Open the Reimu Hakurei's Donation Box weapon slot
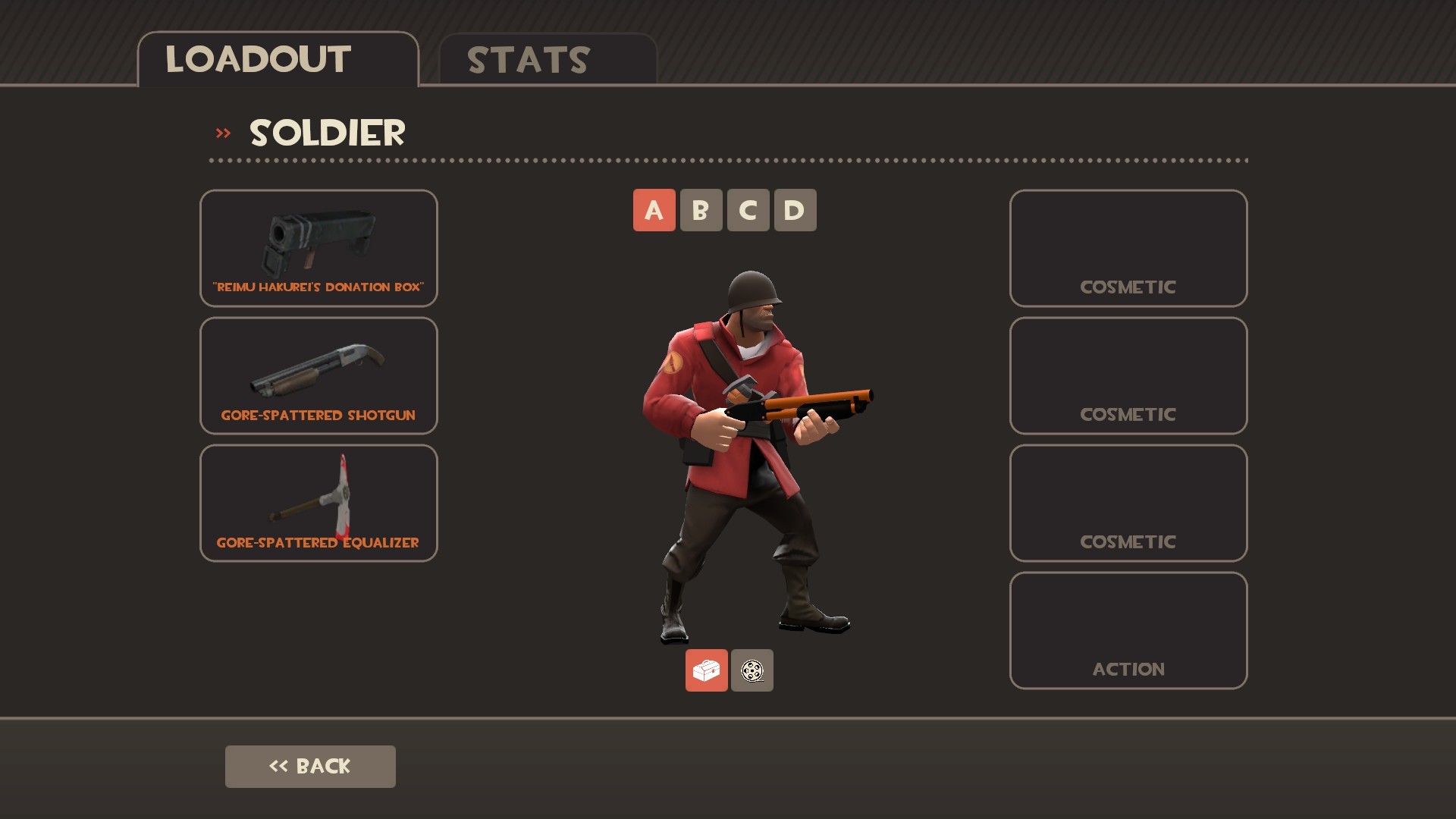The width and height of the screenshot is (1456, 819). click(x=318, y=247)
